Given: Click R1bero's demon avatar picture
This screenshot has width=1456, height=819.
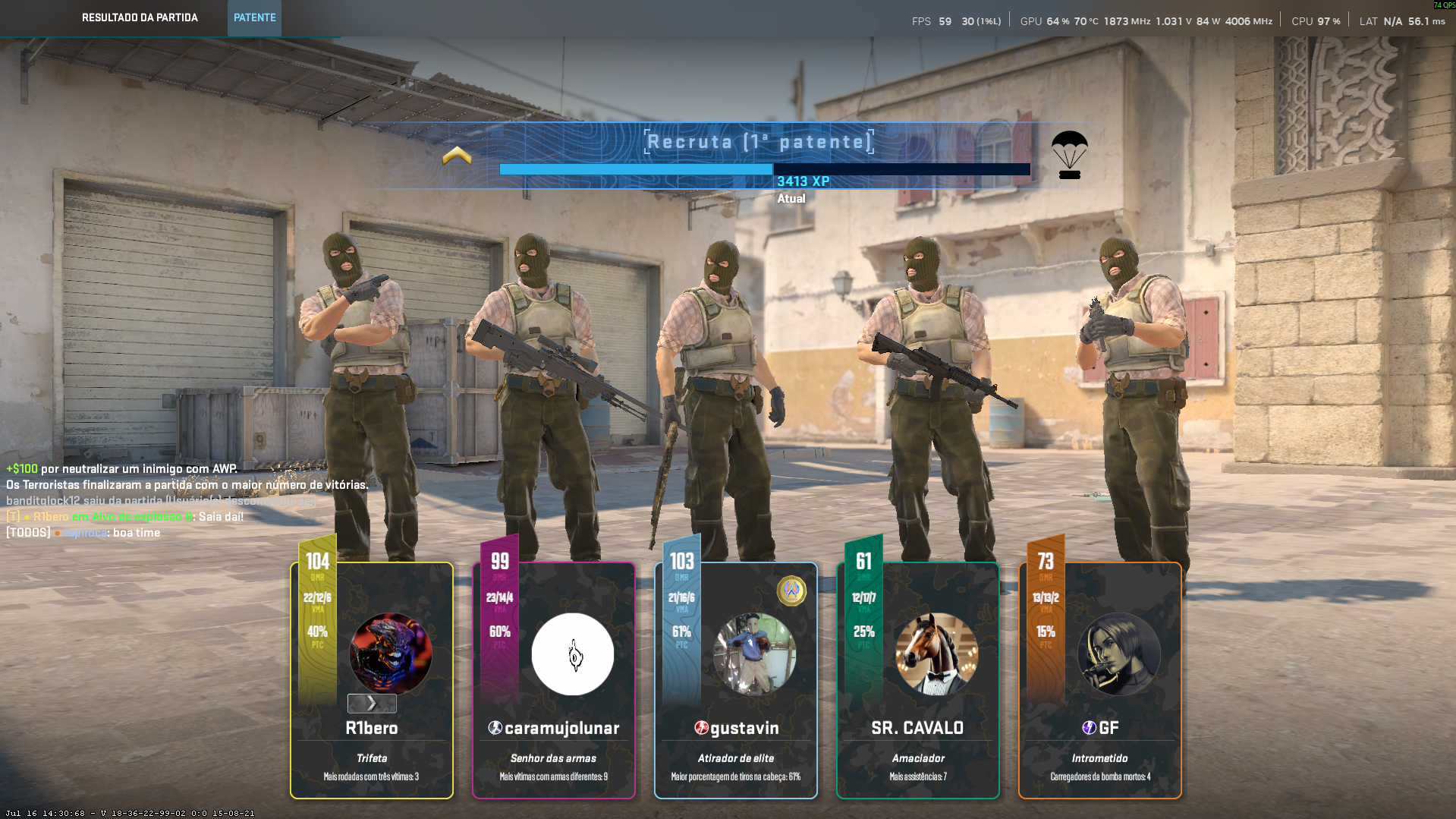Looking at the screenshot, I should [391, 654].
